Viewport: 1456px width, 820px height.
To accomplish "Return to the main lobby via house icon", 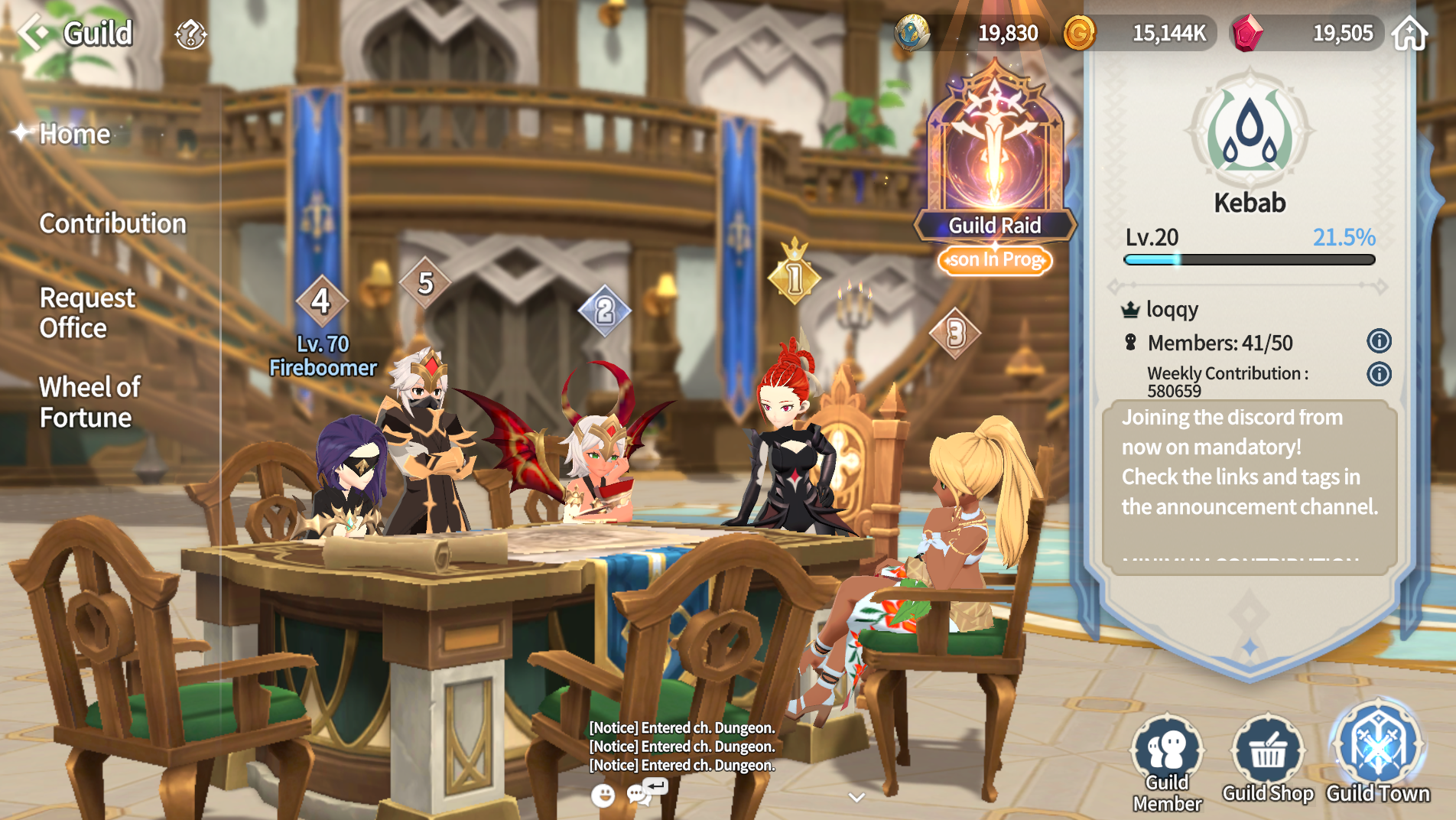I will (1409, 34).
